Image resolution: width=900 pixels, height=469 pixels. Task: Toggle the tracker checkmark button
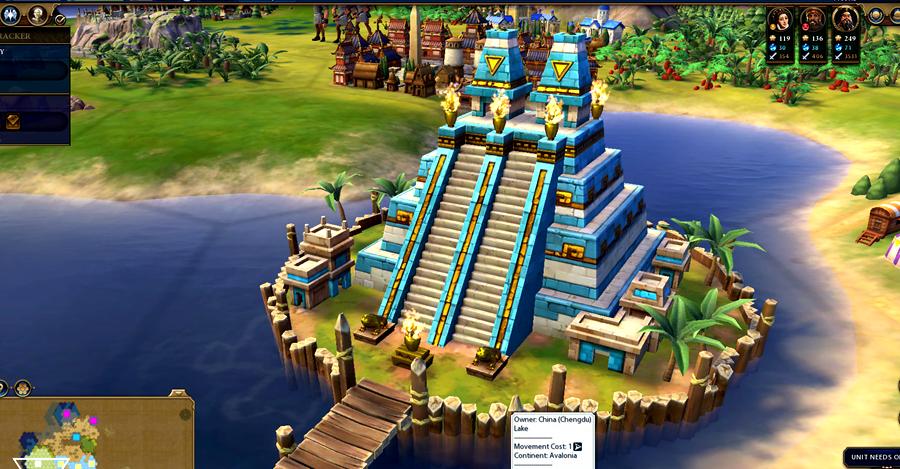(x=60, y=19)
